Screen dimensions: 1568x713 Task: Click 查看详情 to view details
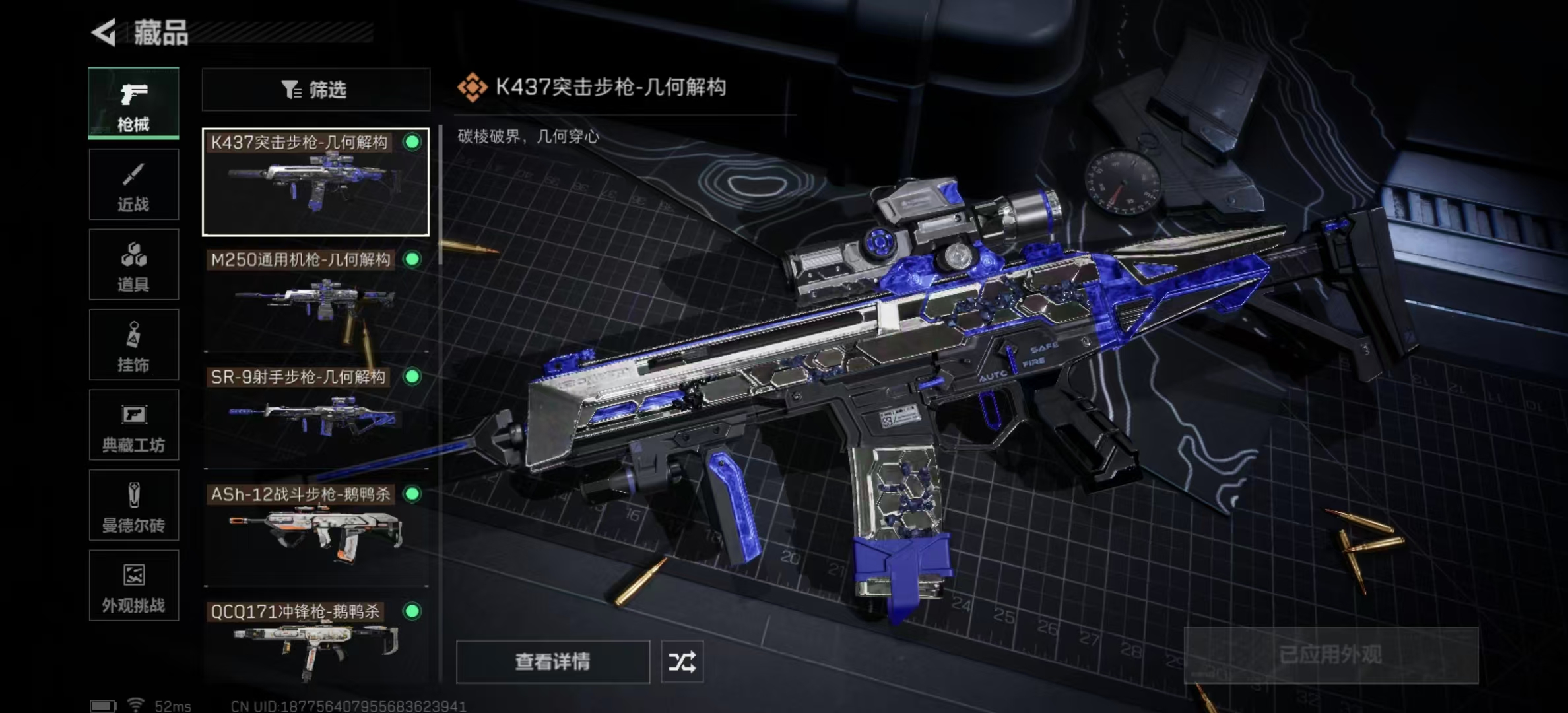pos(552,662)
